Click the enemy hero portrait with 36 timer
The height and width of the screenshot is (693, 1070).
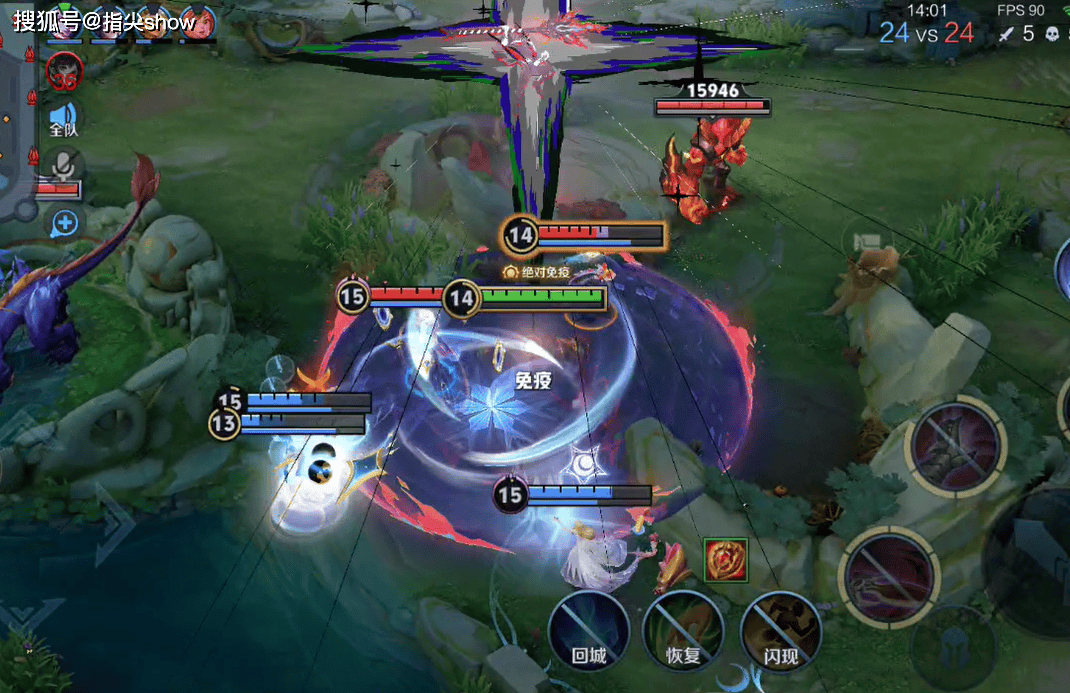pos(65,70)
